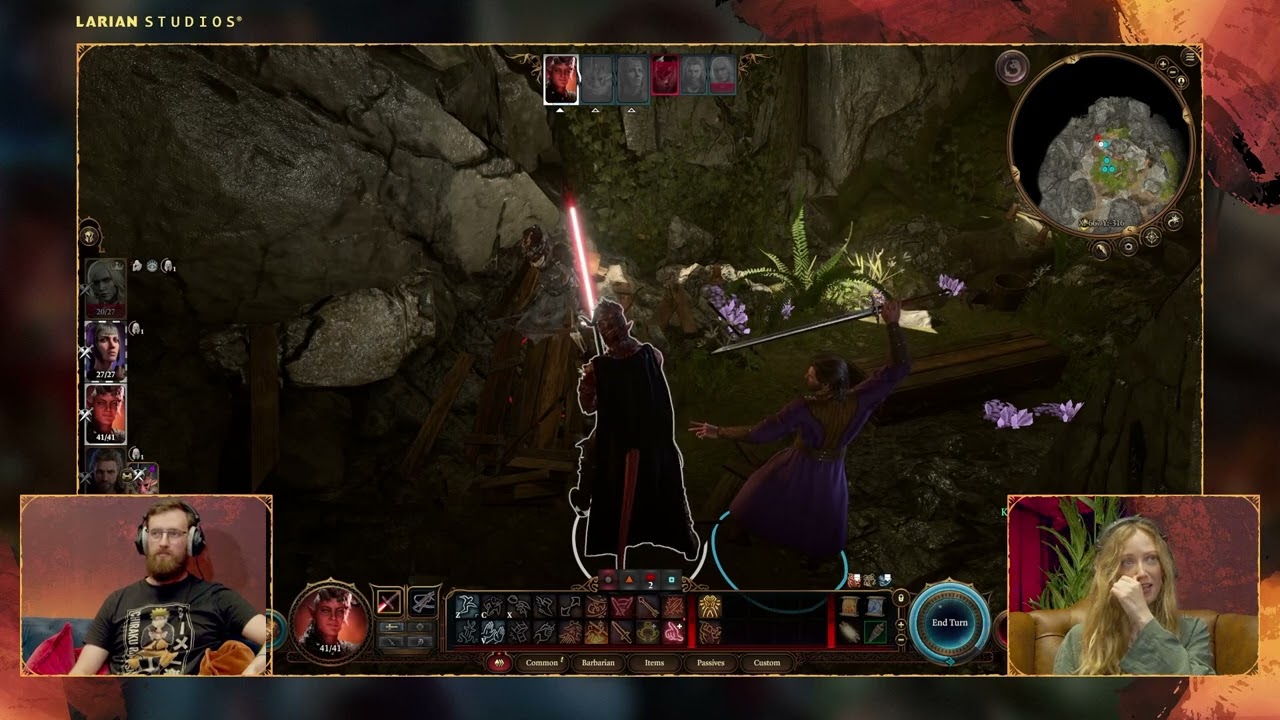The width and height of the screenshot is (1280, 720).
Task: Select the purple-haired companion portrait showing 27/27
Action: [x=105, y=349]
